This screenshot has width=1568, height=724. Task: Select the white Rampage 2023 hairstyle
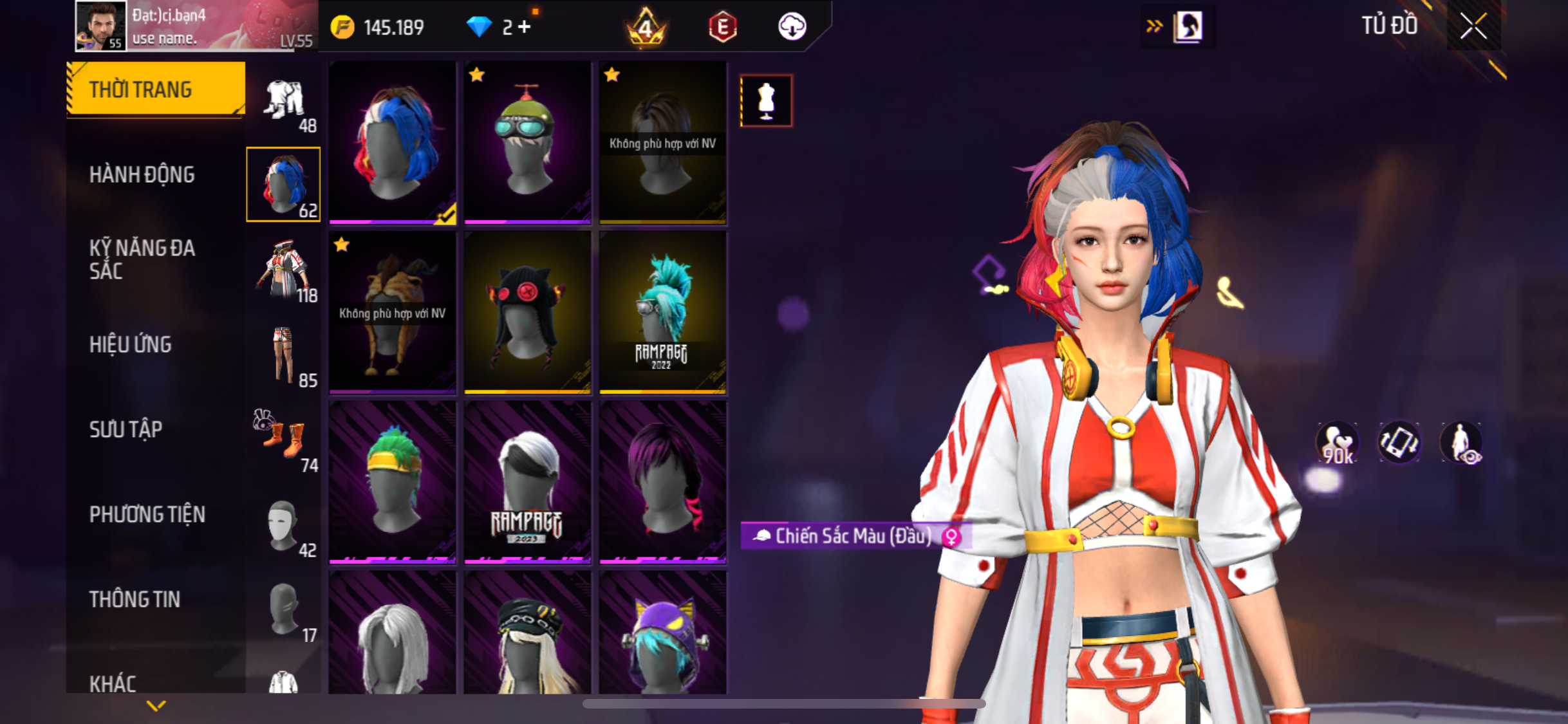[527, 482]
